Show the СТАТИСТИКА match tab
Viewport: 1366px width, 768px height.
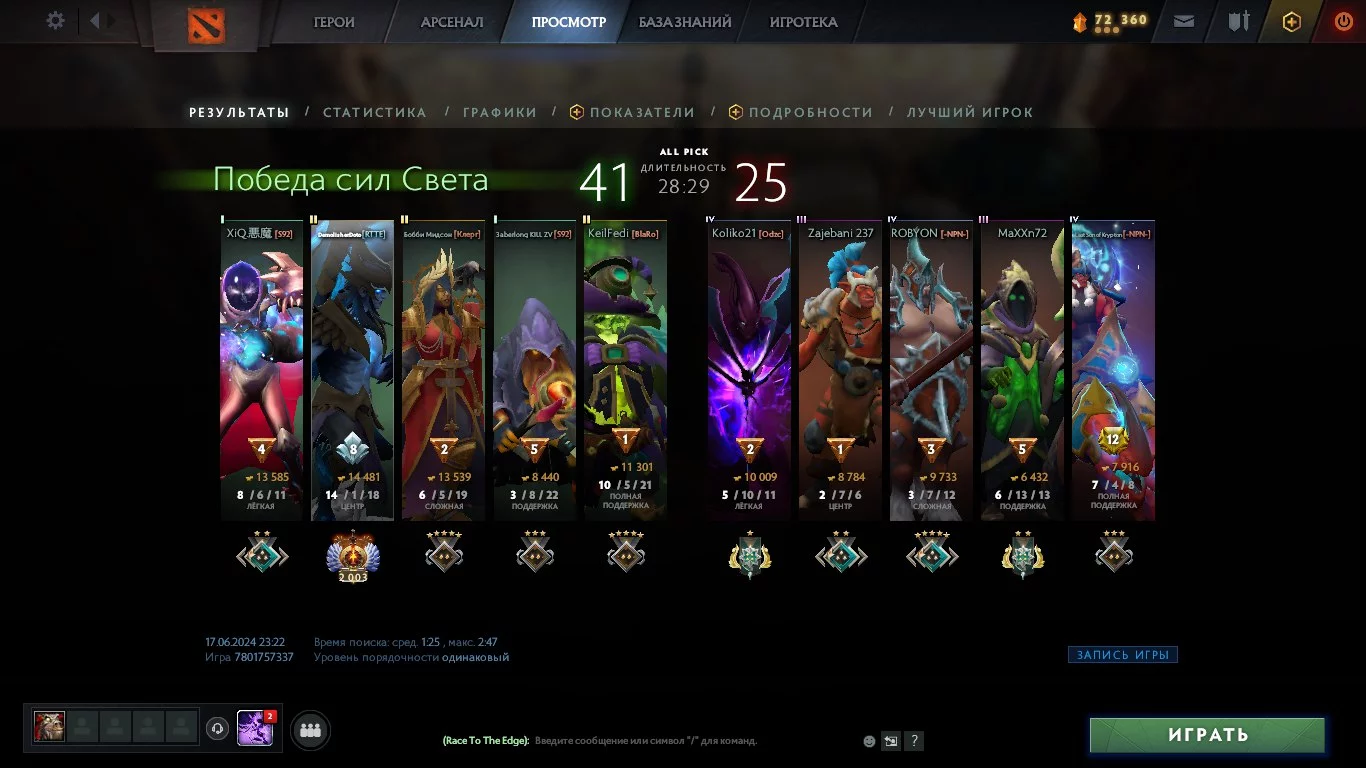point(374,113)
